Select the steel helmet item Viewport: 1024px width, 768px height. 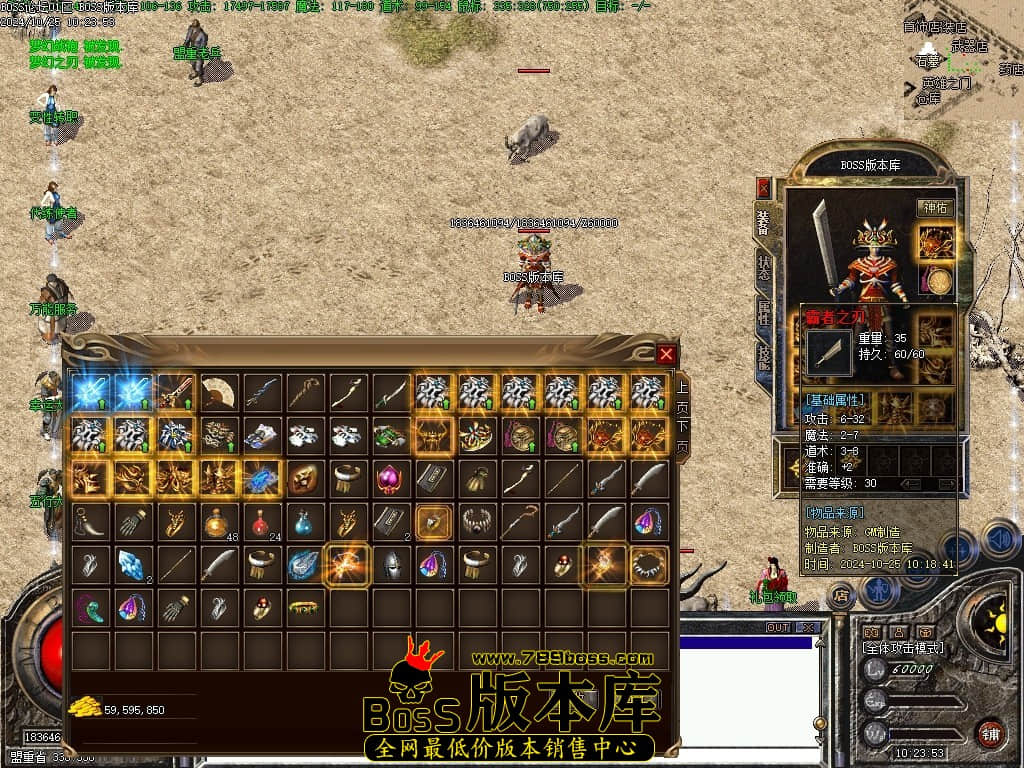(390, 564)
